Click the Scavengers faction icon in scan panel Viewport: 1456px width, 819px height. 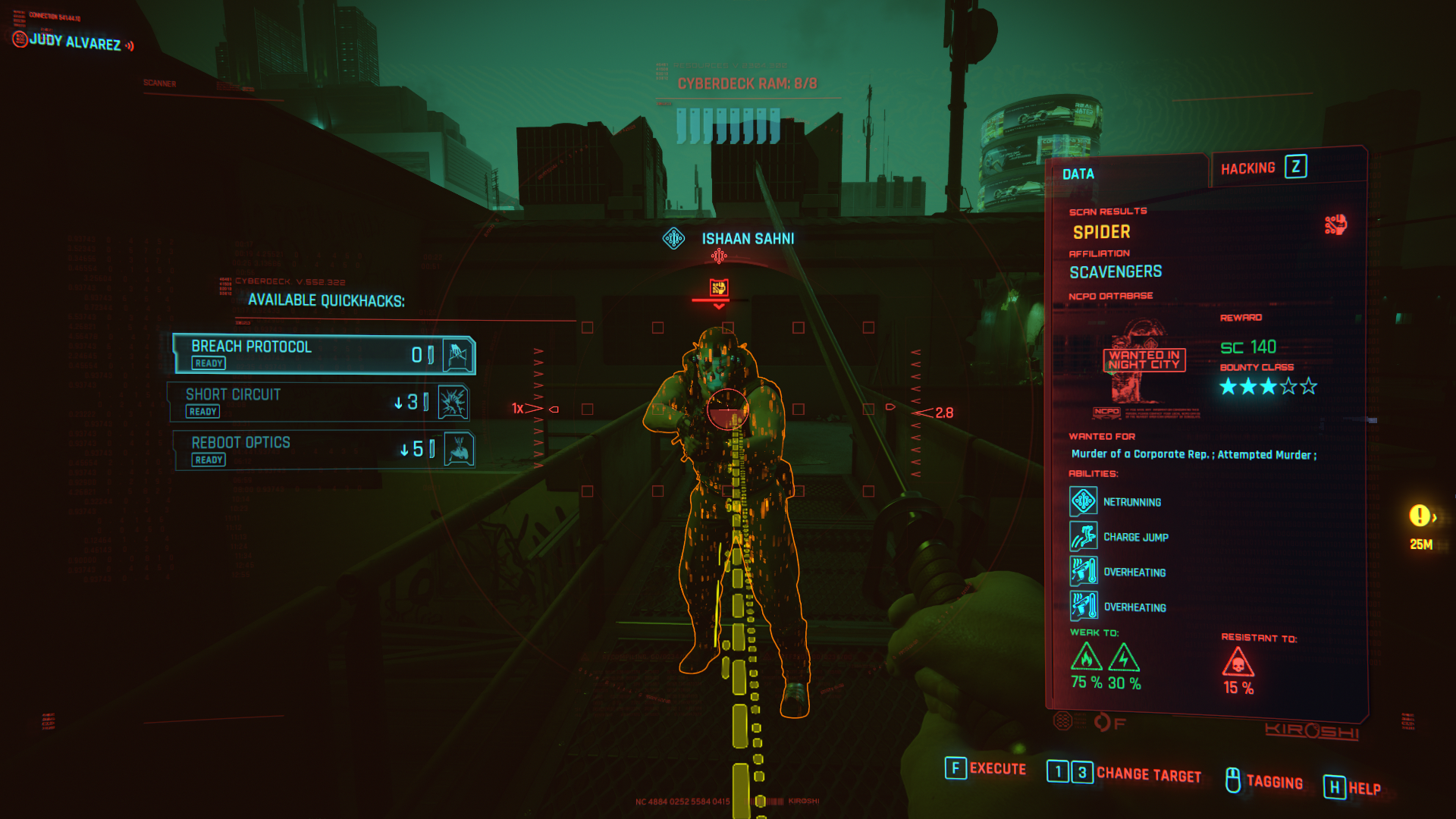point(1335,224)
